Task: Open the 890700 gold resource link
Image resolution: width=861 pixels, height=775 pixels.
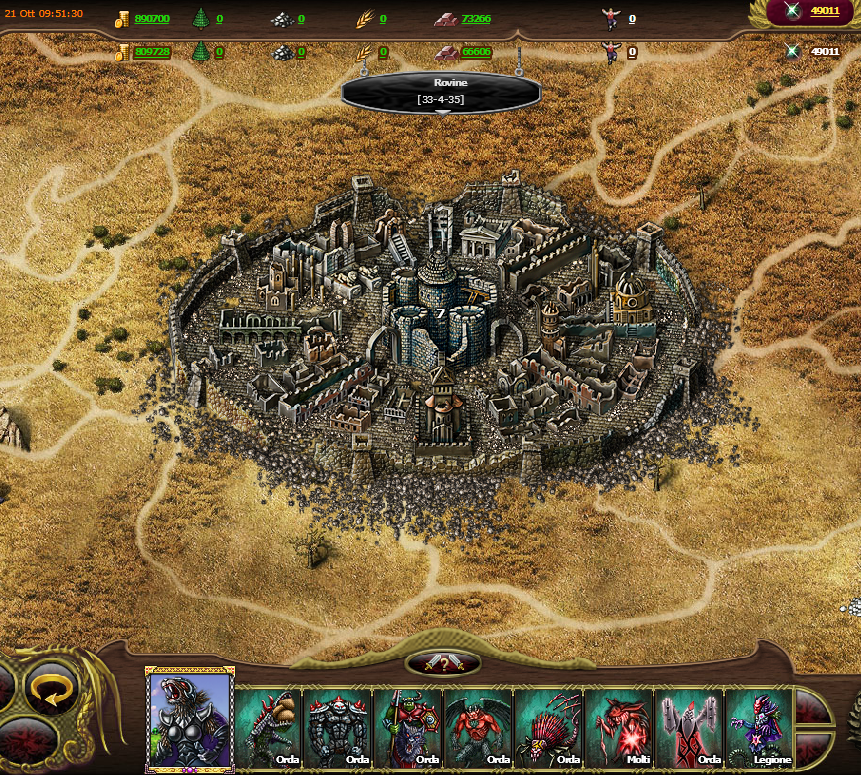Action: (x=152, y=18)
